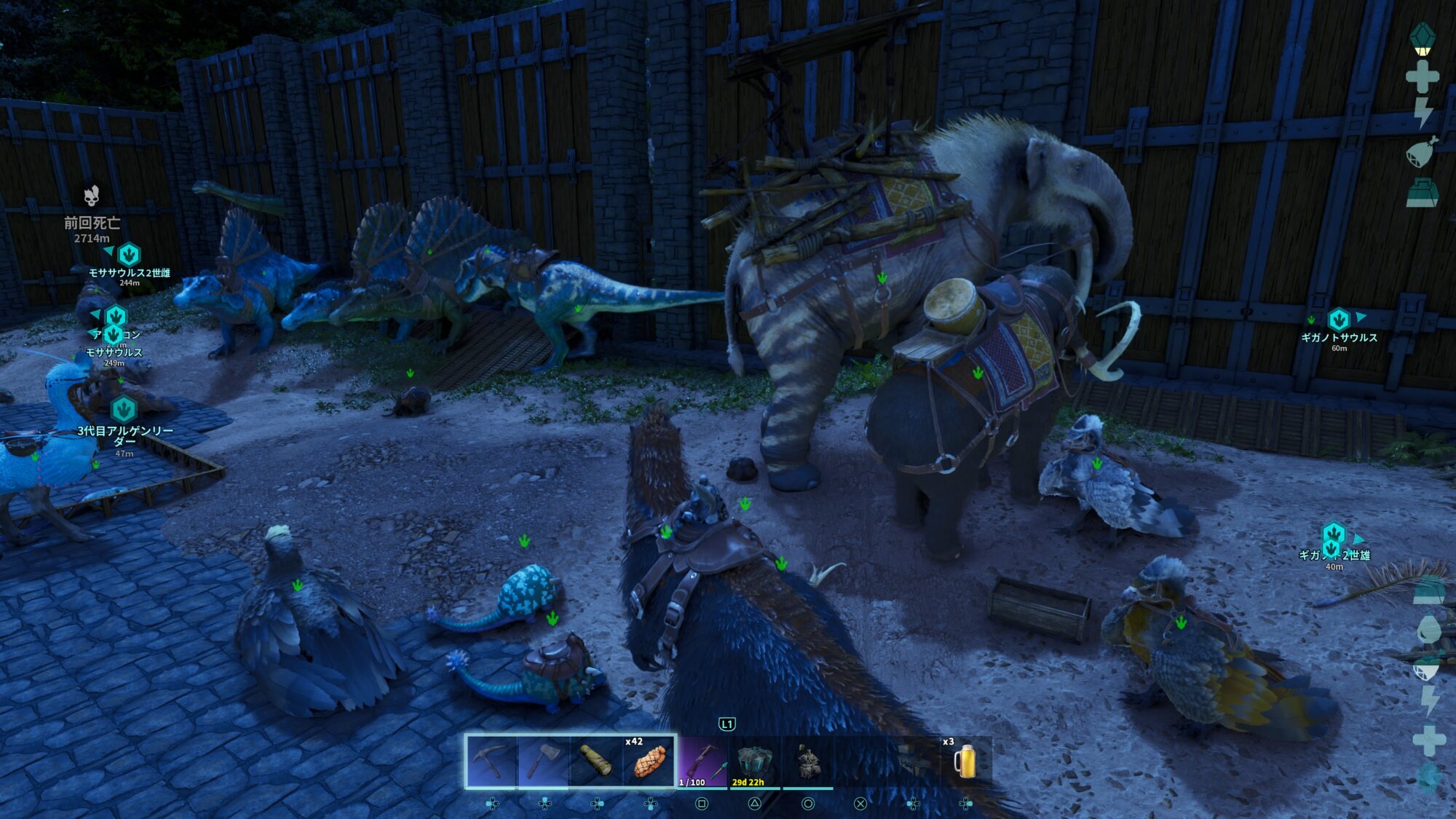This screenshot has height=819, width=1456.
Task: Use the cooked meat stack x42
Action: tap(649, 761)
